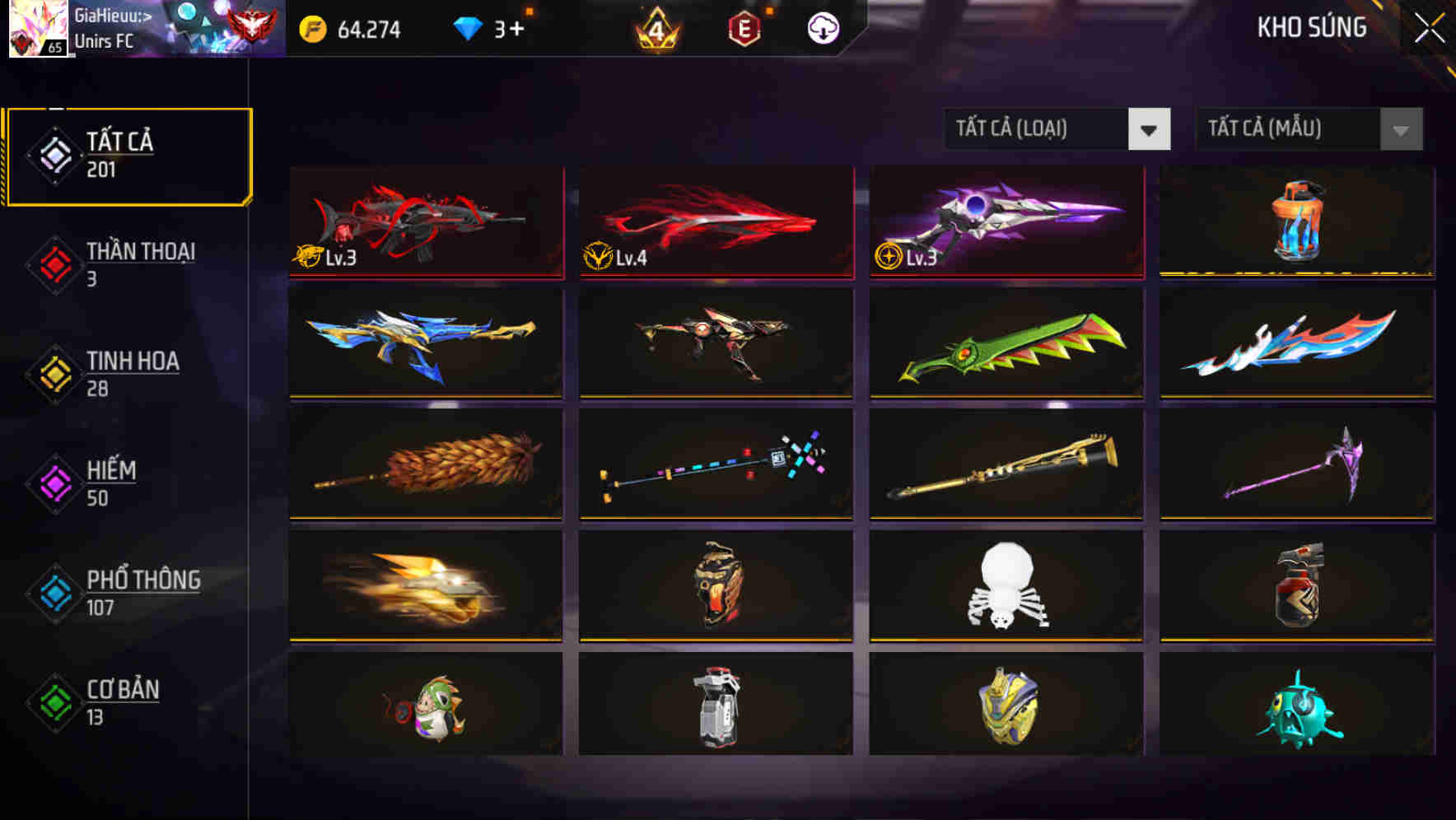The width and height of the screenshot is (1456, 820).
Task: Click the arrow on the LOẠI filter
Action: (1150, 129)
